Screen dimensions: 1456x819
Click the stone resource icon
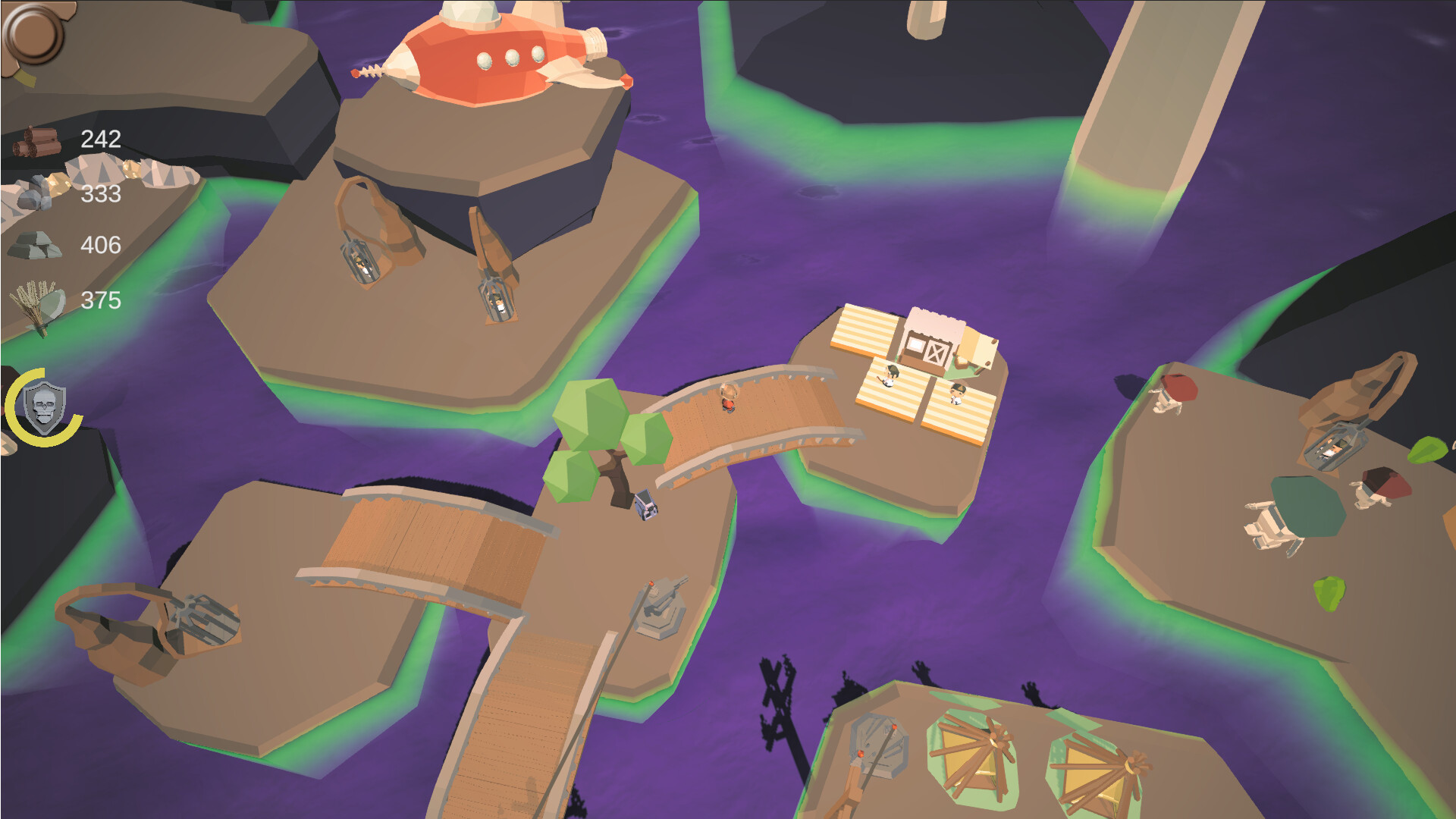[38, 243]
